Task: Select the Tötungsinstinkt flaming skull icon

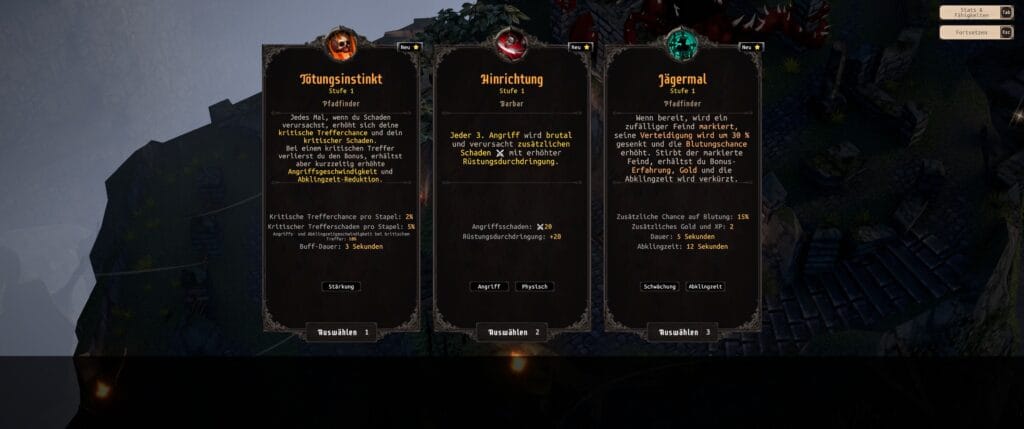Action: [341, 45]
